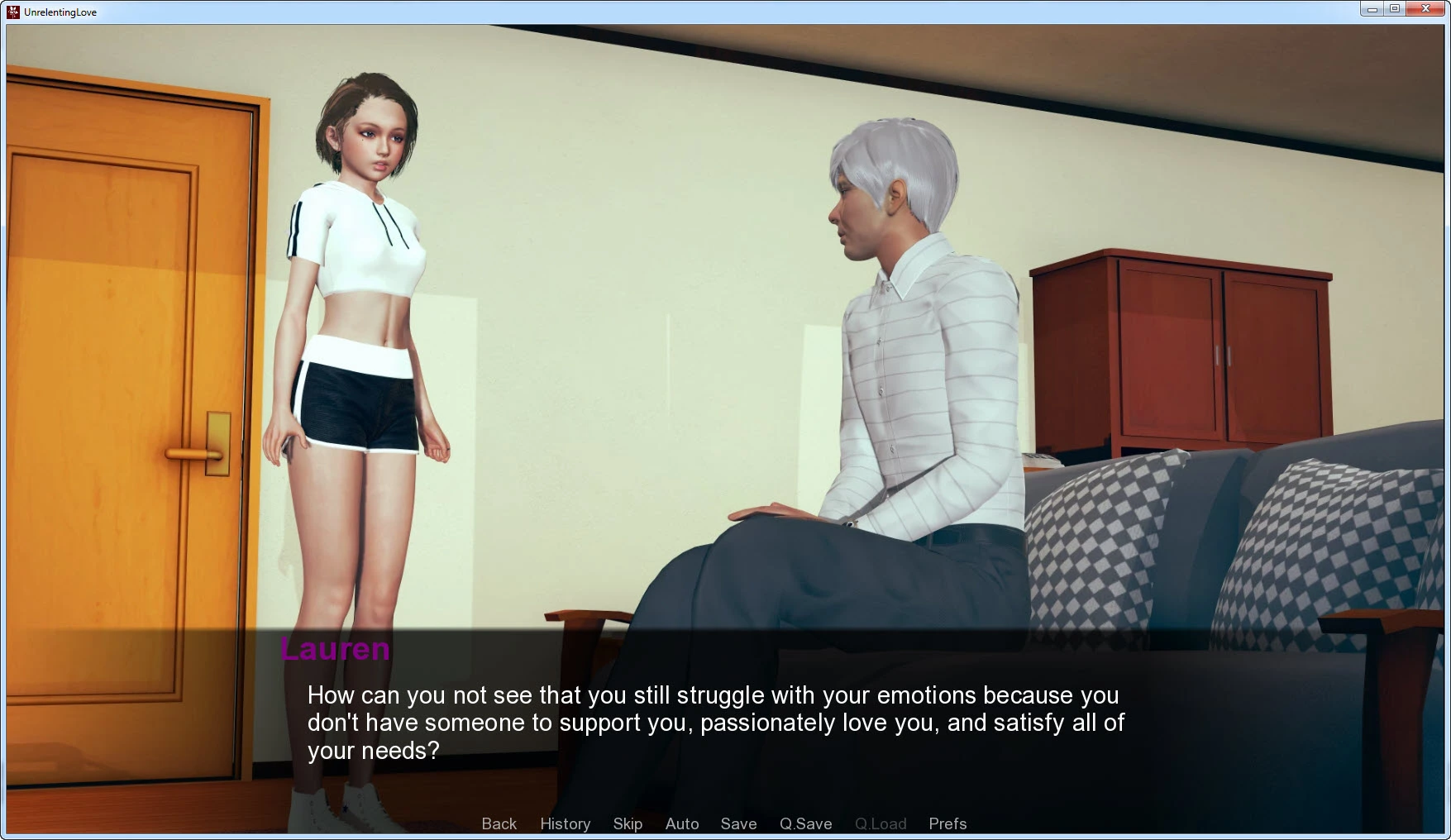Toggle Skip mode in quick menu
The width and height of the screenshot is (1451, 840).
tap(628, 823)
